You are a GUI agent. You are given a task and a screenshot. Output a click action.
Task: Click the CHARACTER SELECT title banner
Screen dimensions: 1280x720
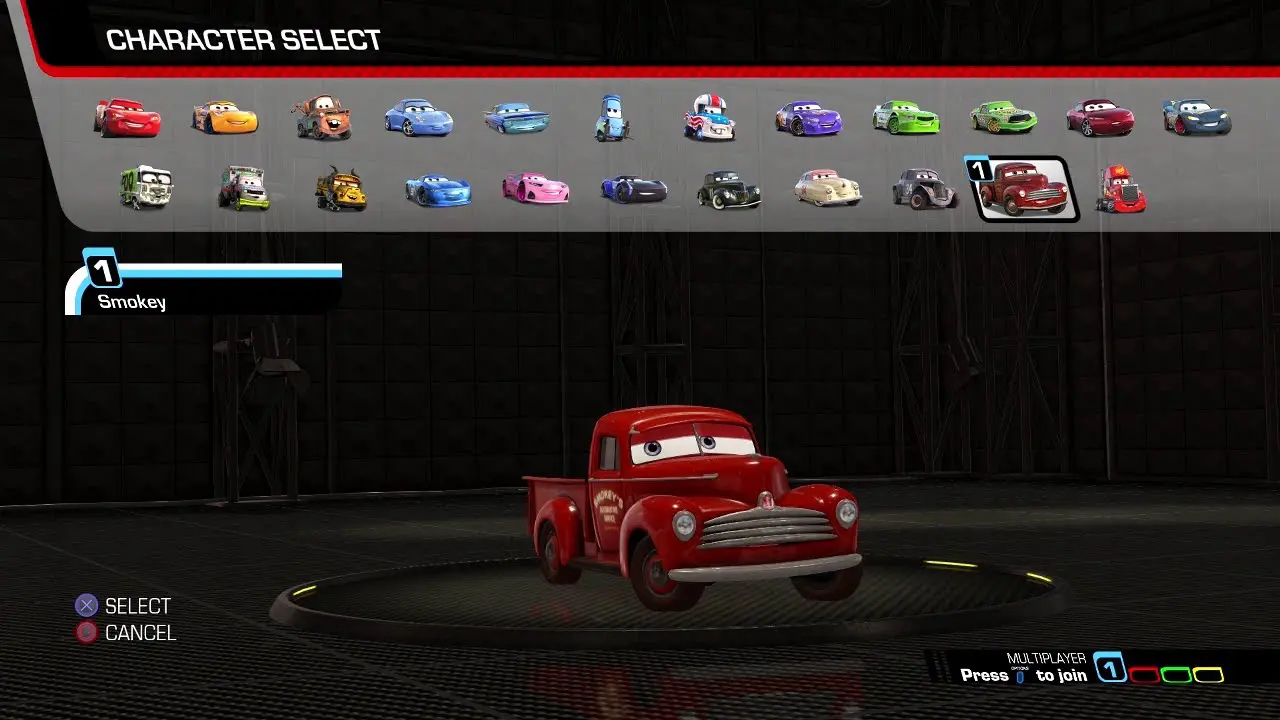[243, 39]
